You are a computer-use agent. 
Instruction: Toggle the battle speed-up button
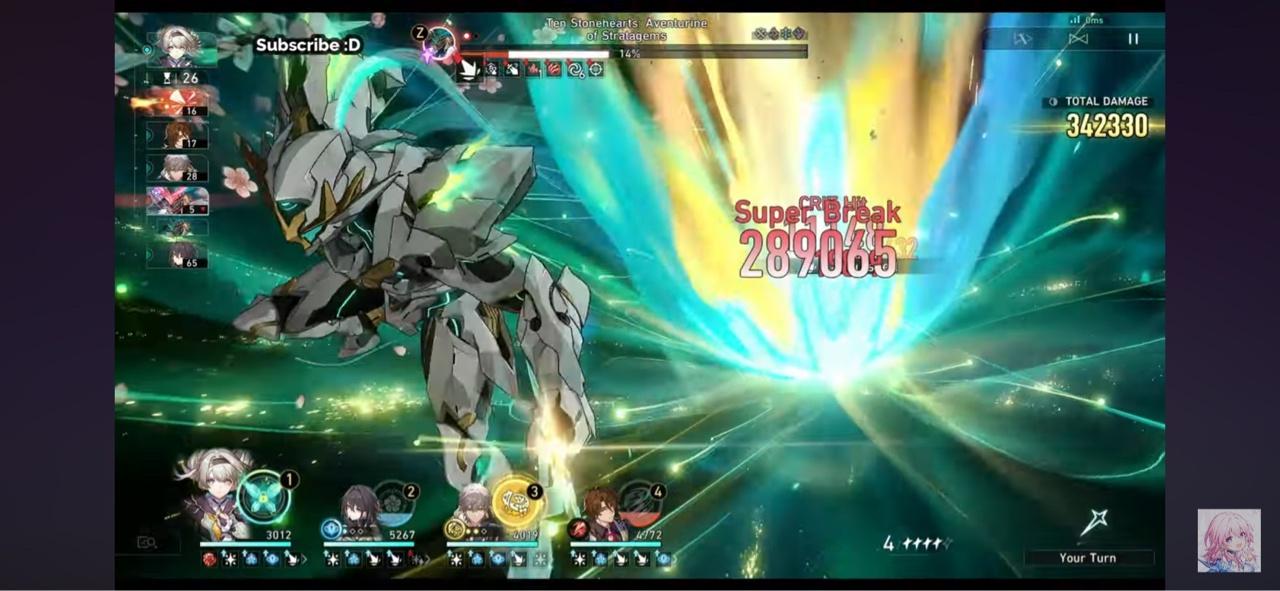[x=1022, y=39]
